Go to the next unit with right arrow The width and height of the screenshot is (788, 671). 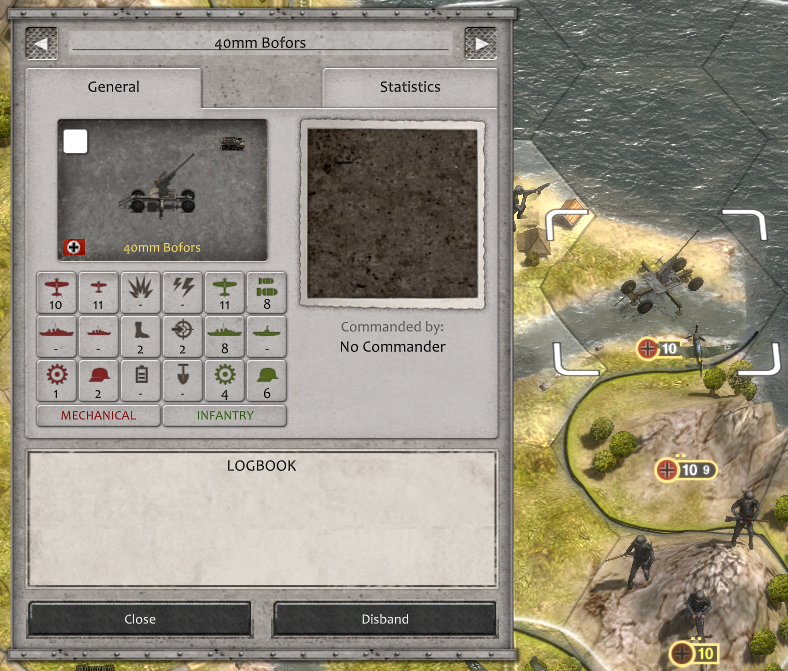click(481, 43)
